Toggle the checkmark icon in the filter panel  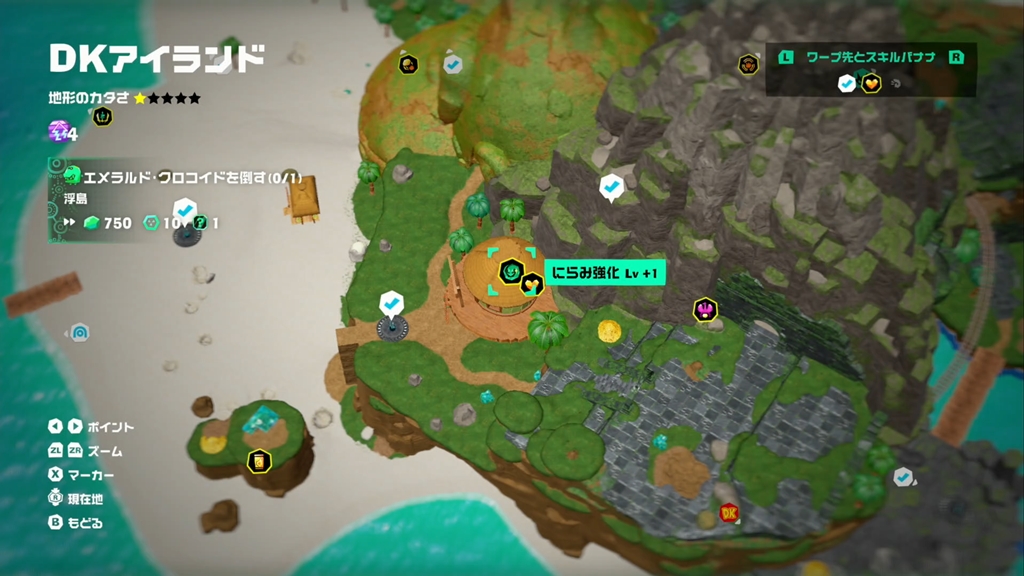pos(847,84)
